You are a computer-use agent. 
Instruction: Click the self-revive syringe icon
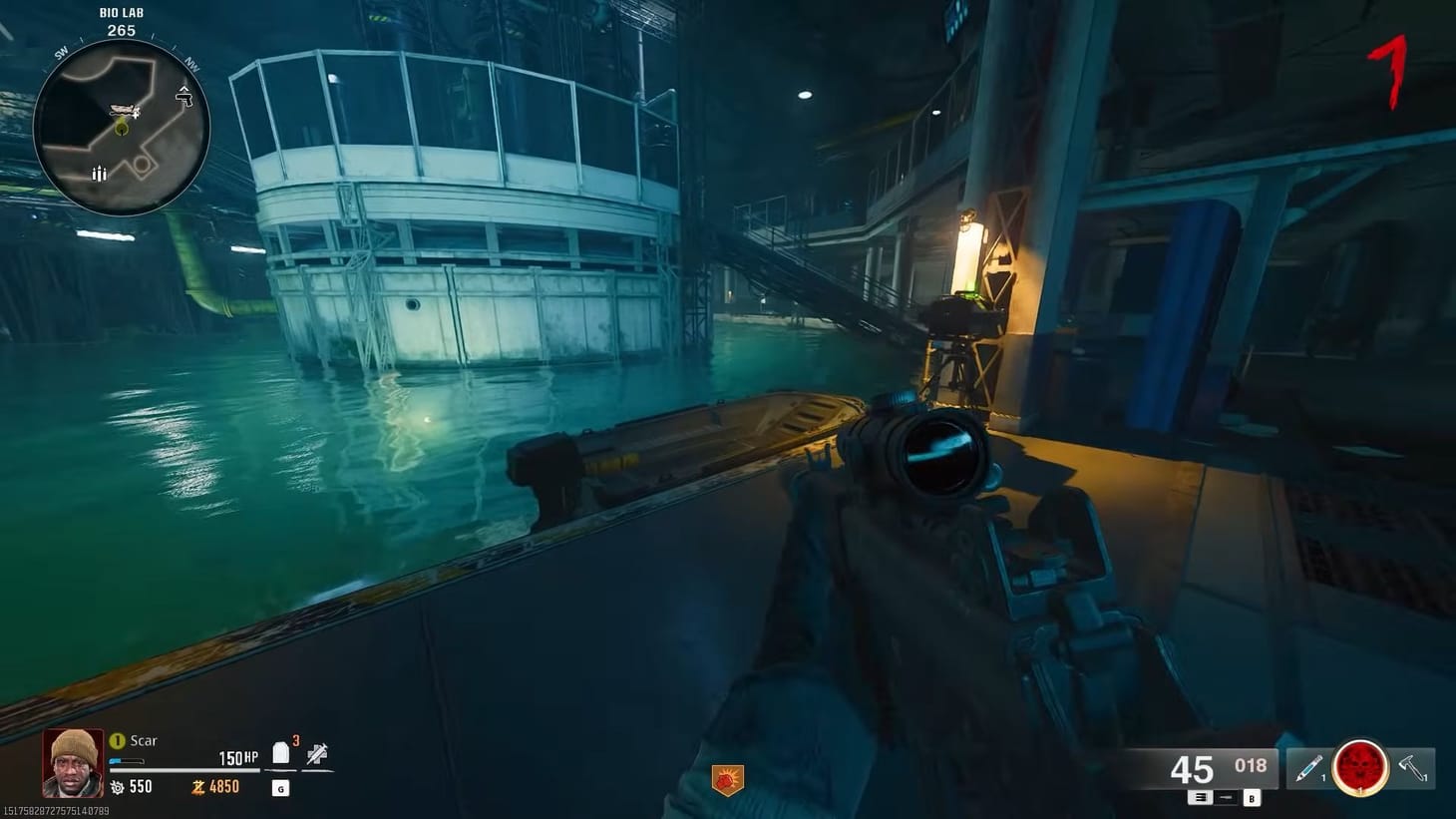(318, 755)
